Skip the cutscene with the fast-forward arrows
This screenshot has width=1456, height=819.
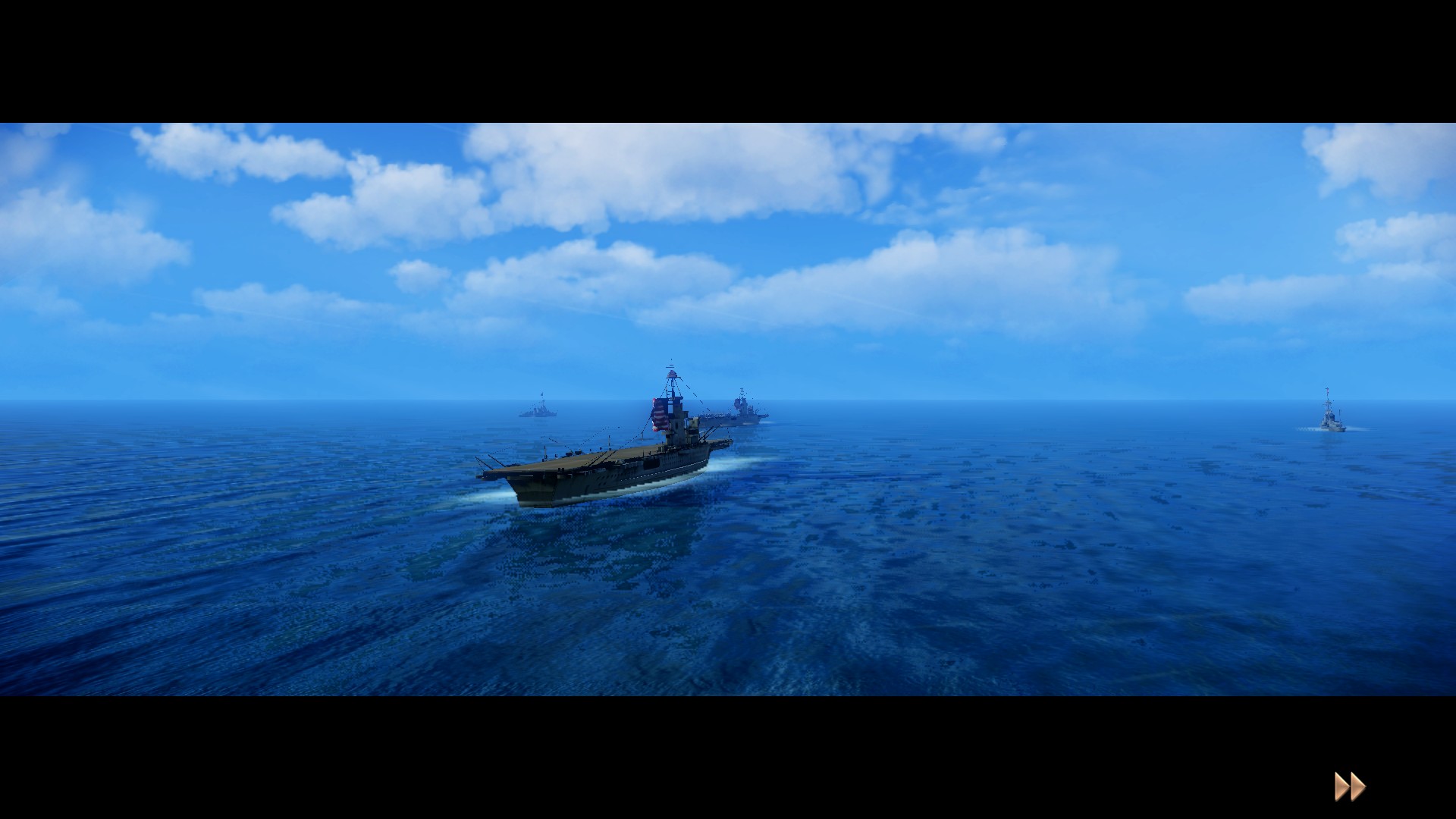(x=1350, y=787)
